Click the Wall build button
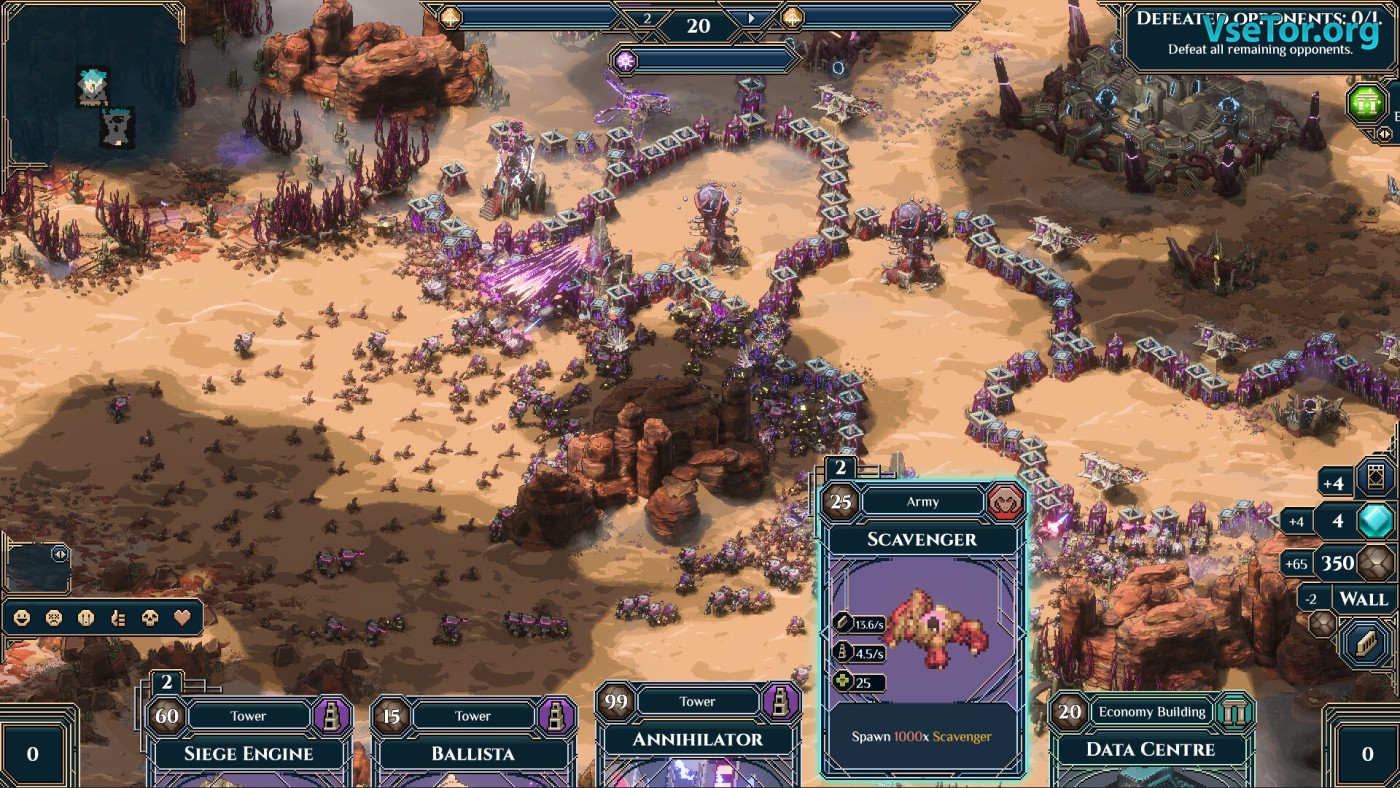Viewport: 1400px width, 788px height. tap(1363, 599)
